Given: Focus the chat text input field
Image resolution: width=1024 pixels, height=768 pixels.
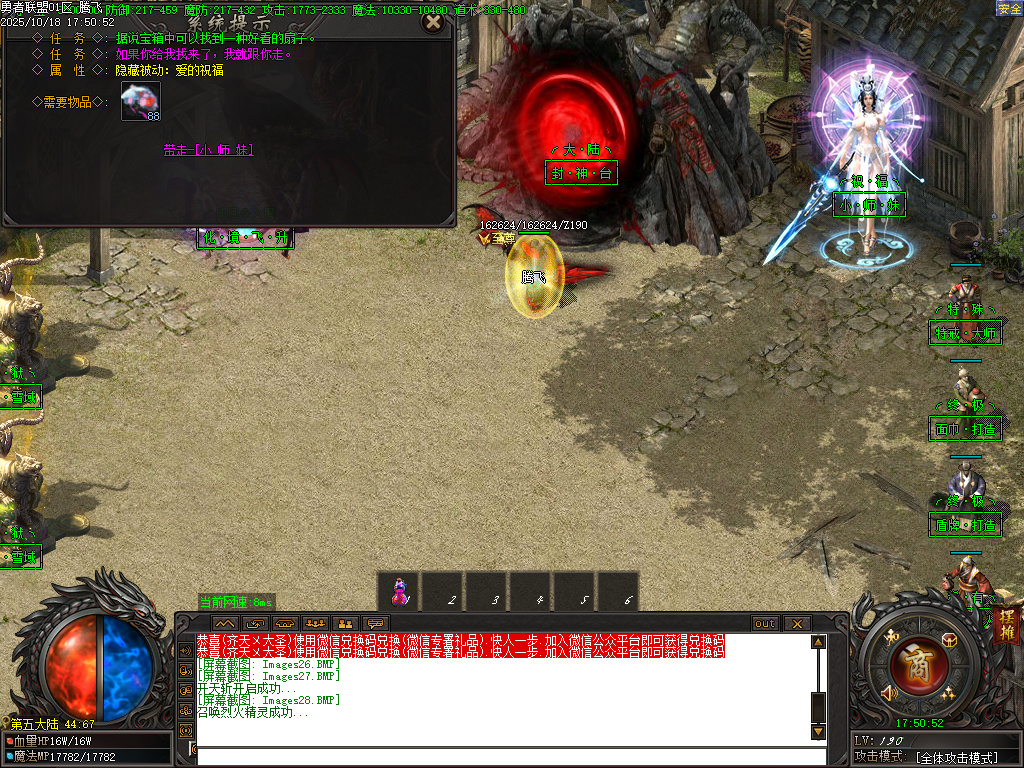Looking at the screenshot, I should tap(500, 756).
